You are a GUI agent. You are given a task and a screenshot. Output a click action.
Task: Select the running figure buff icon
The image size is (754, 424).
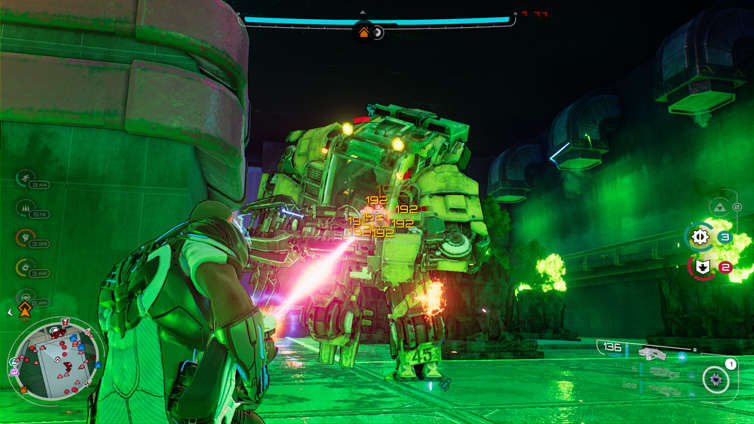click(26, 179)
